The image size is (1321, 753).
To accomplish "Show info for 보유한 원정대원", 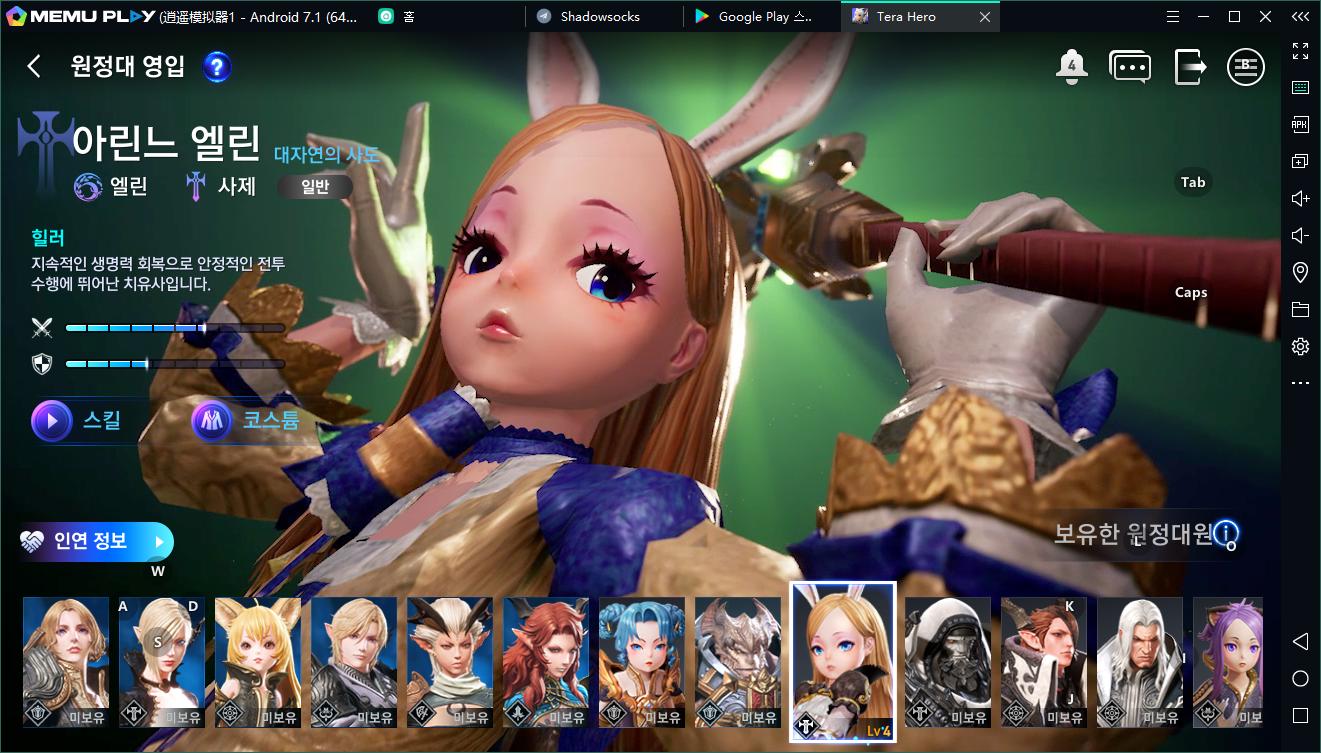I will tap(1226, 532).
